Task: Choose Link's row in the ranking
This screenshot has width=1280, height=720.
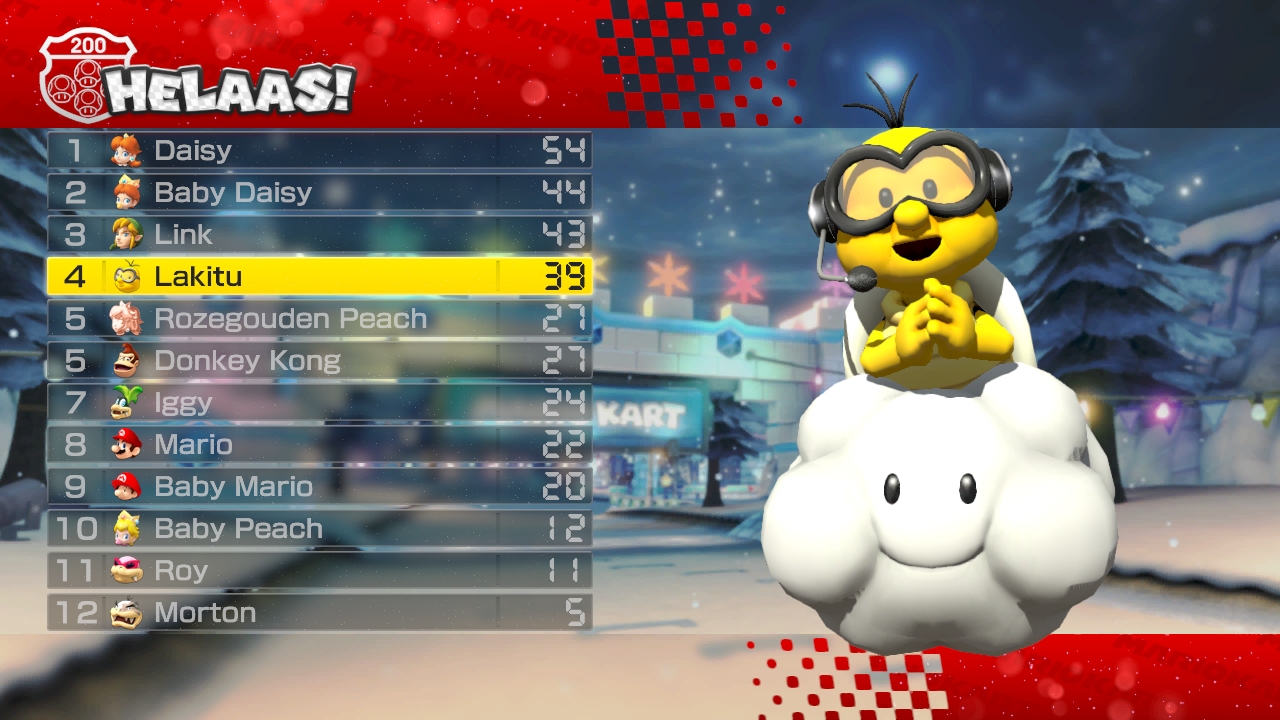Action: click(x=320, y=234)
